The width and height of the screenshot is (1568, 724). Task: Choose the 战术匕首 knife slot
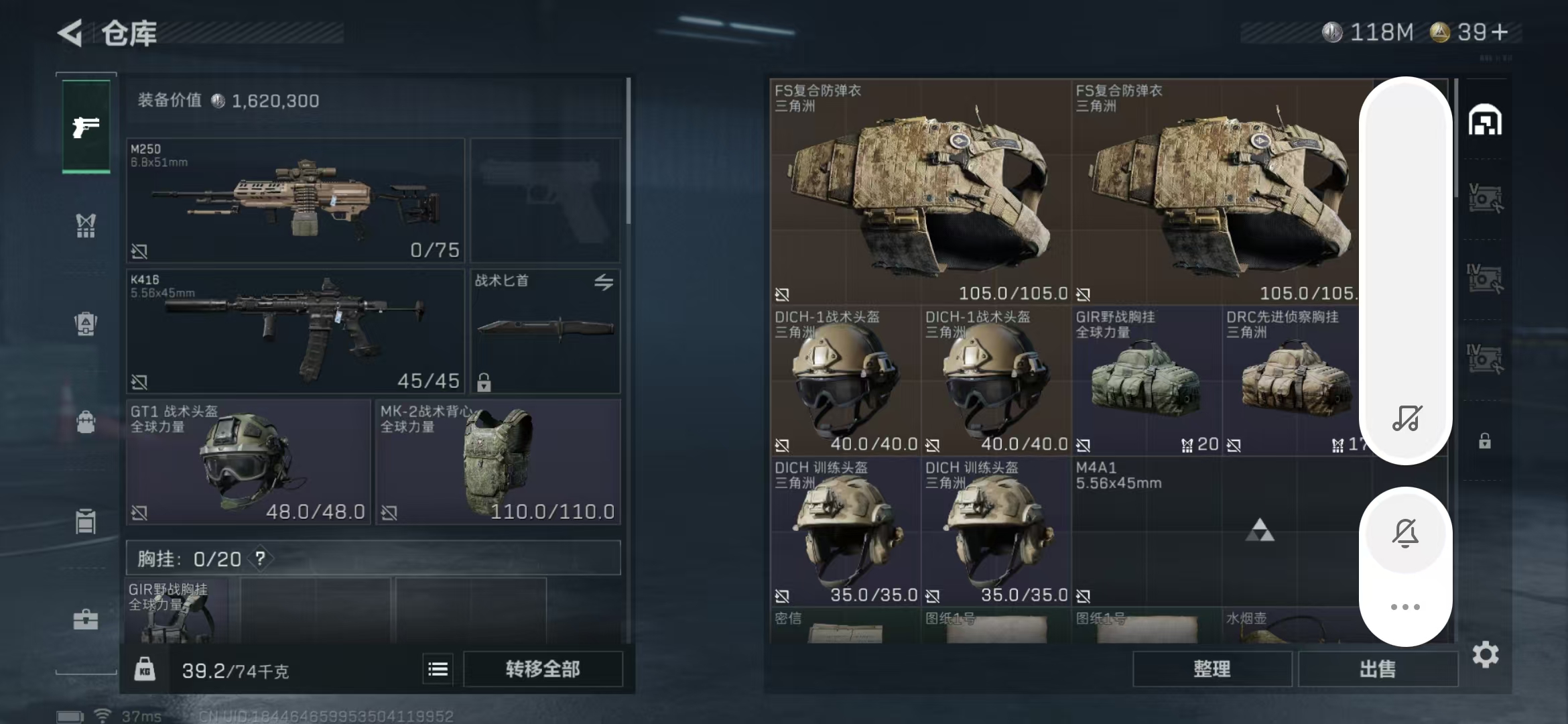(x=545, y=330)
